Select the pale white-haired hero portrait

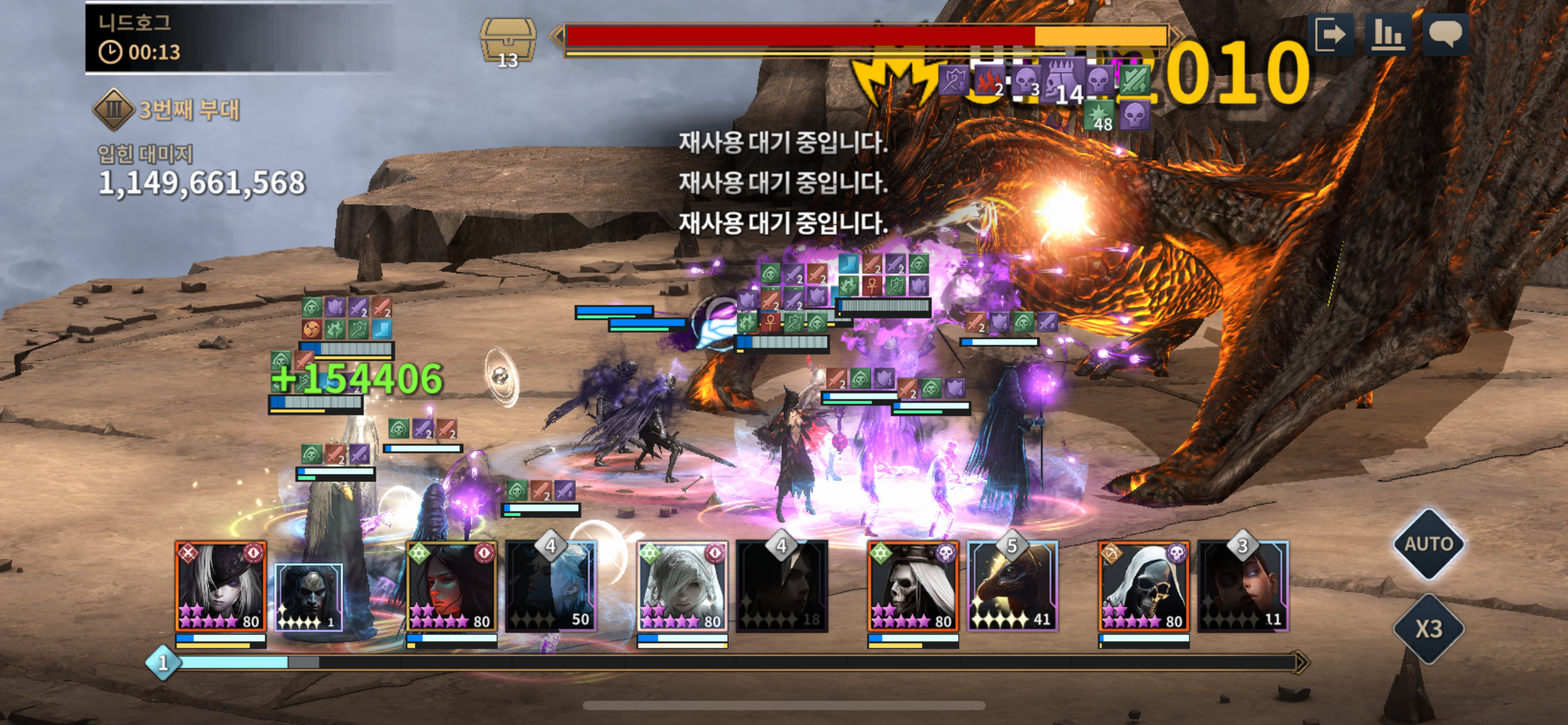point(682,586)
